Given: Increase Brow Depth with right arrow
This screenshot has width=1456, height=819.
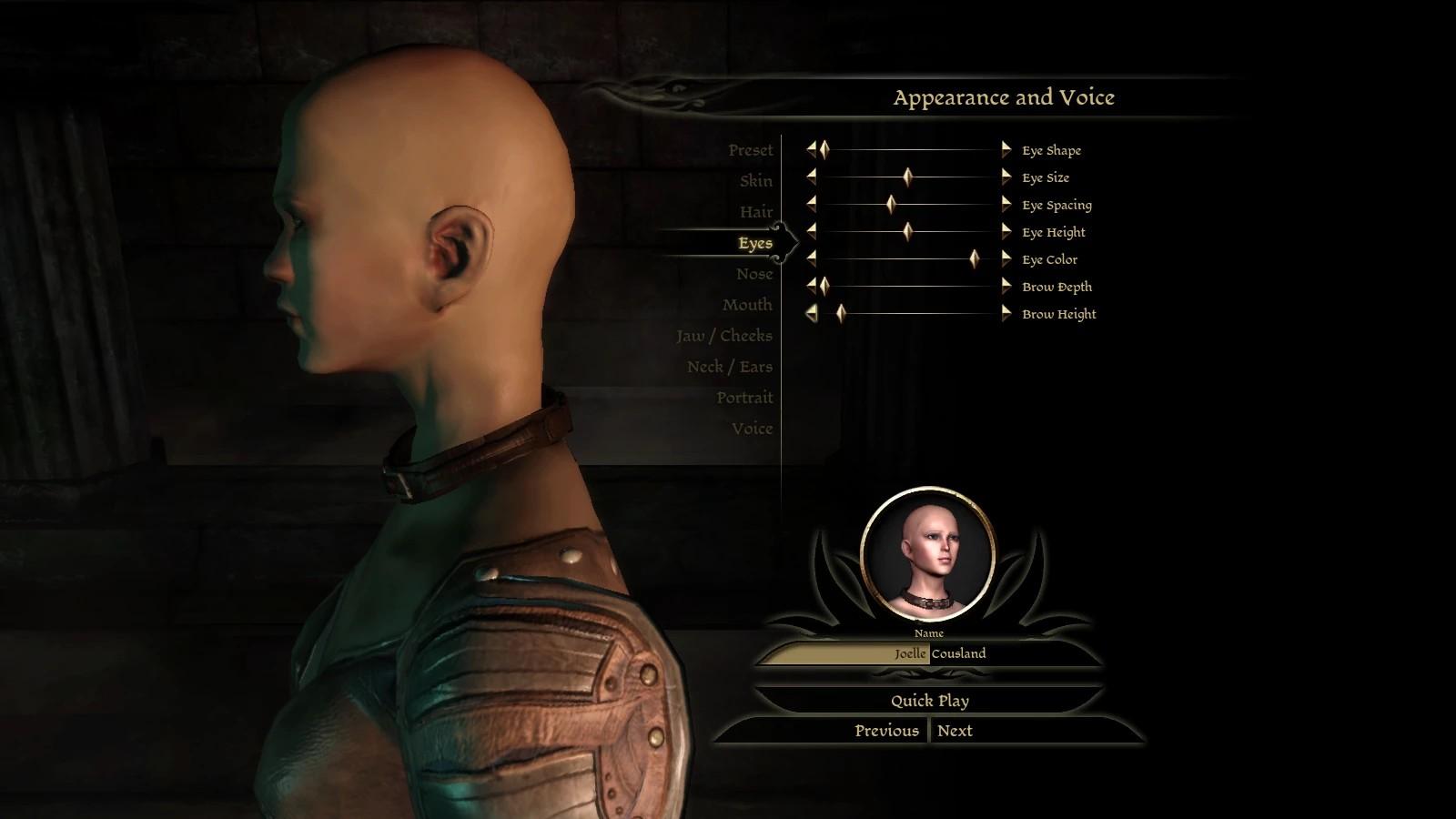Looking at the screenshot, I should (x=1006, y=287).
